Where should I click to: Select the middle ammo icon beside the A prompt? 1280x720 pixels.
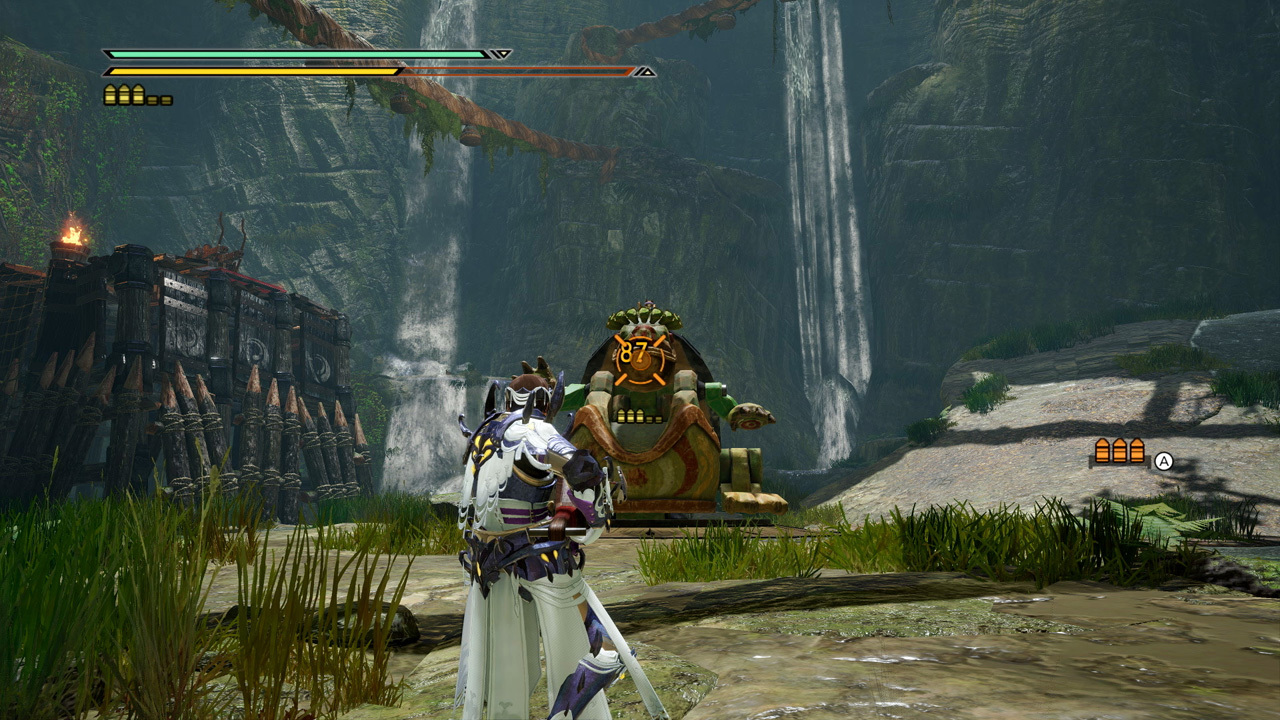(1120, 450)
